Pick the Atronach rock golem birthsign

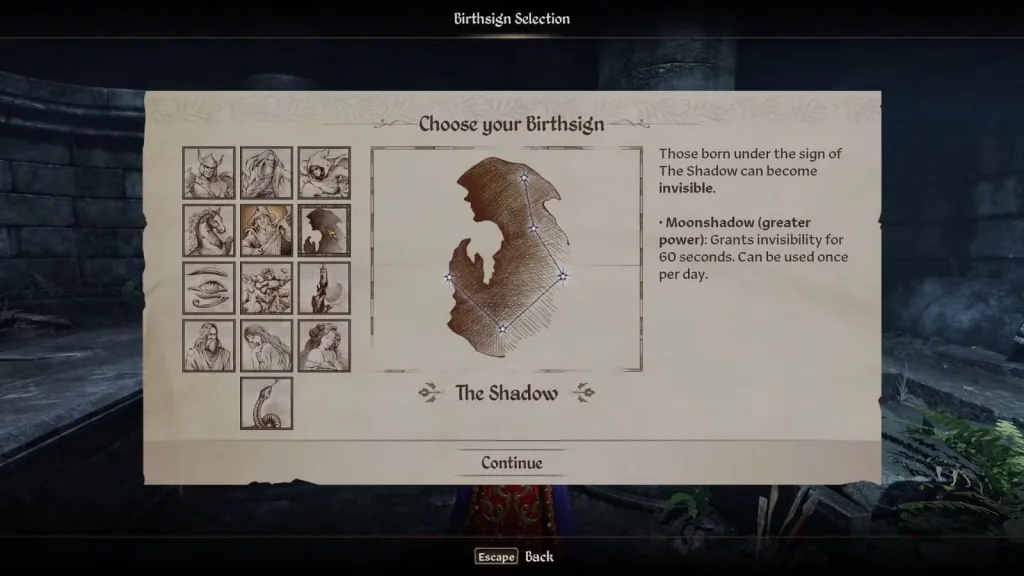(x=266, y=288)
